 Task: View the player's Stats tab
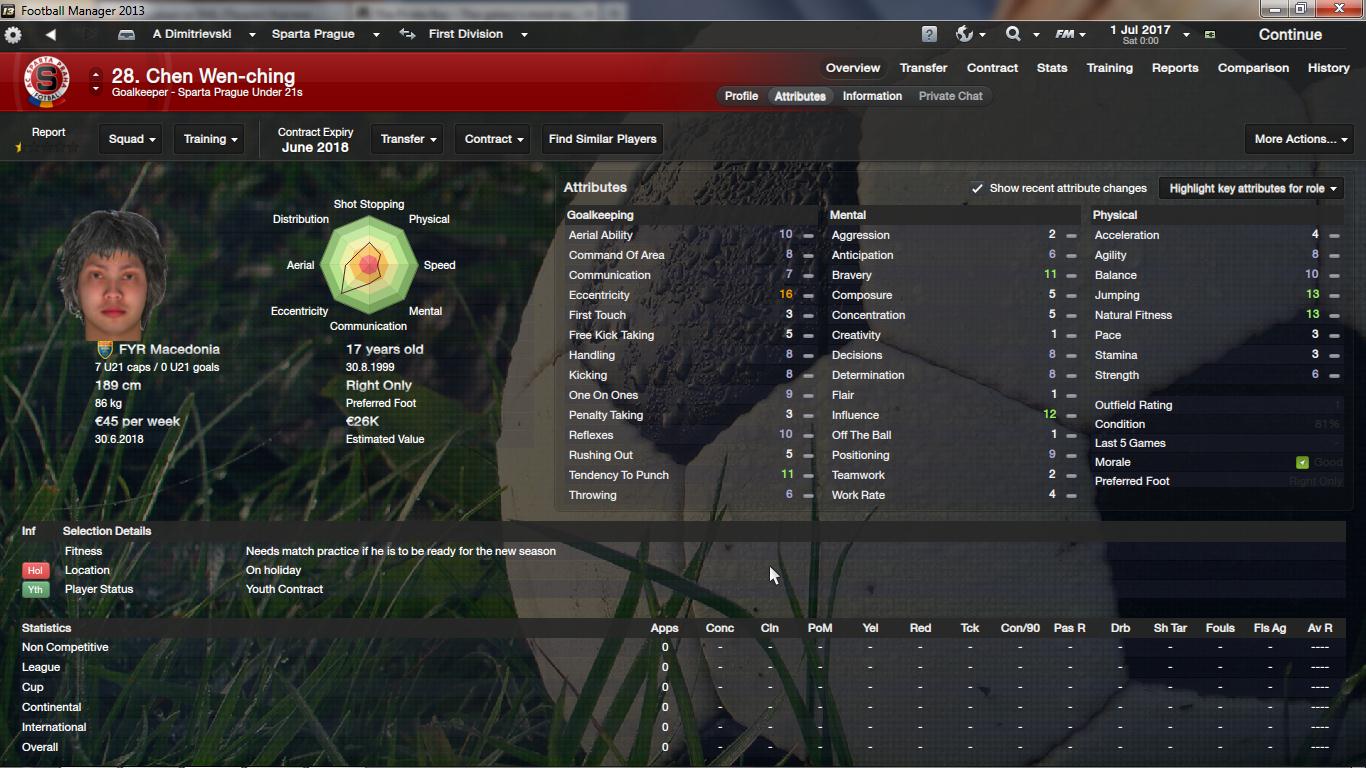(x=1051, y=68)
